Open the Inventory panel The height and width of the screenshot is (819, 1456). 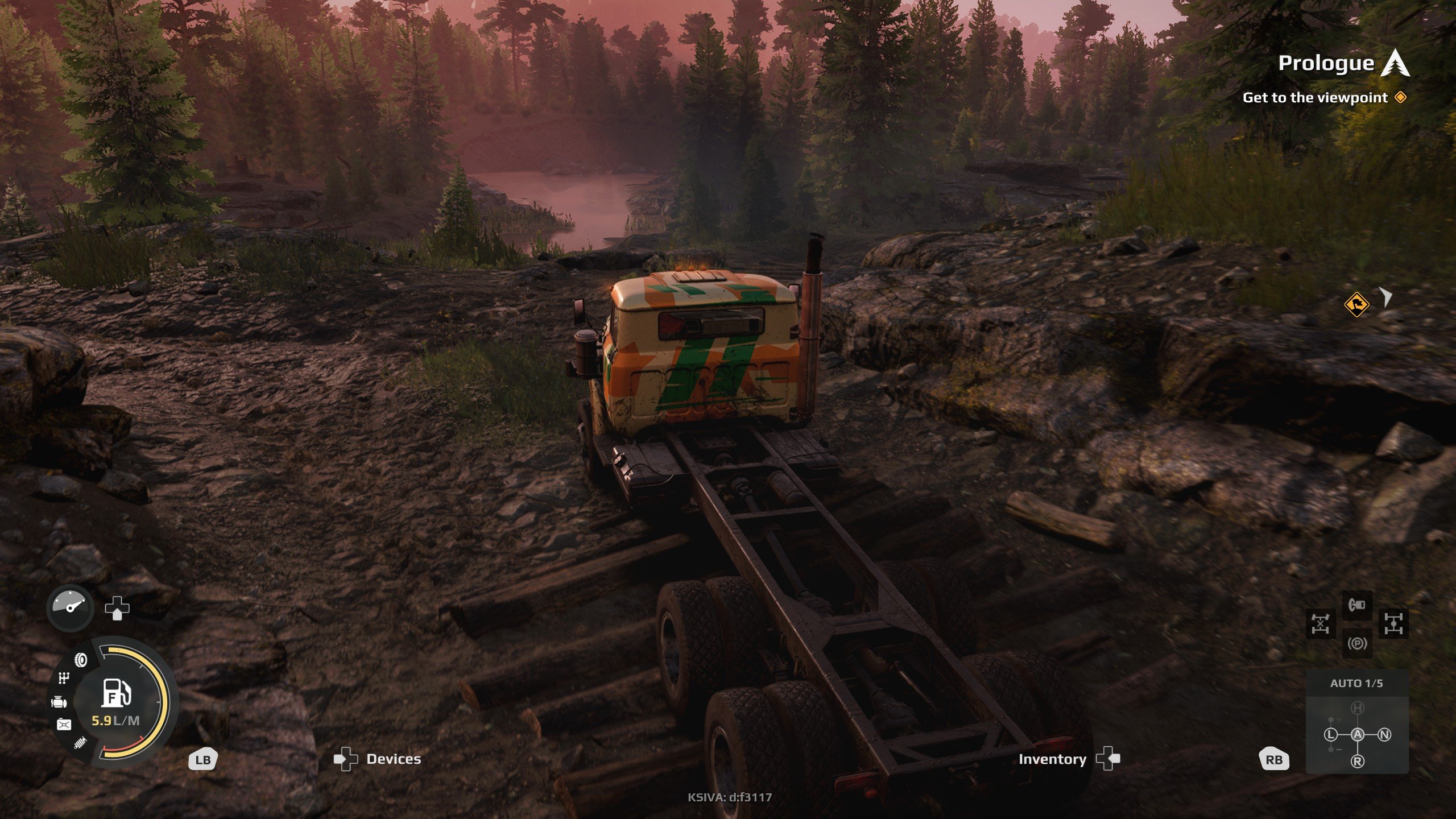1052,759
